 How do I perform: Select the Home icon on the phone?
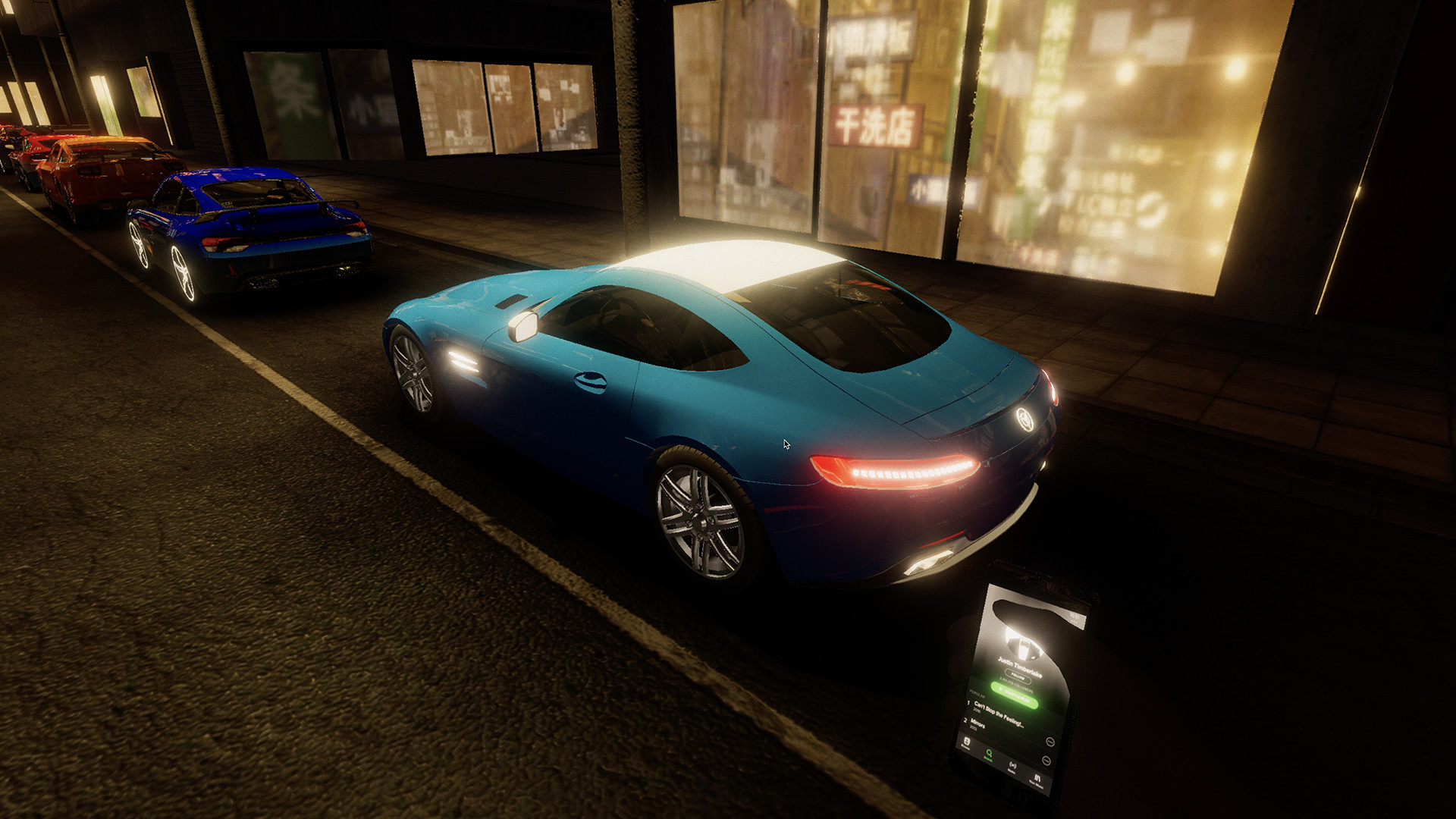pyautogui.click(x=965, y=741)
